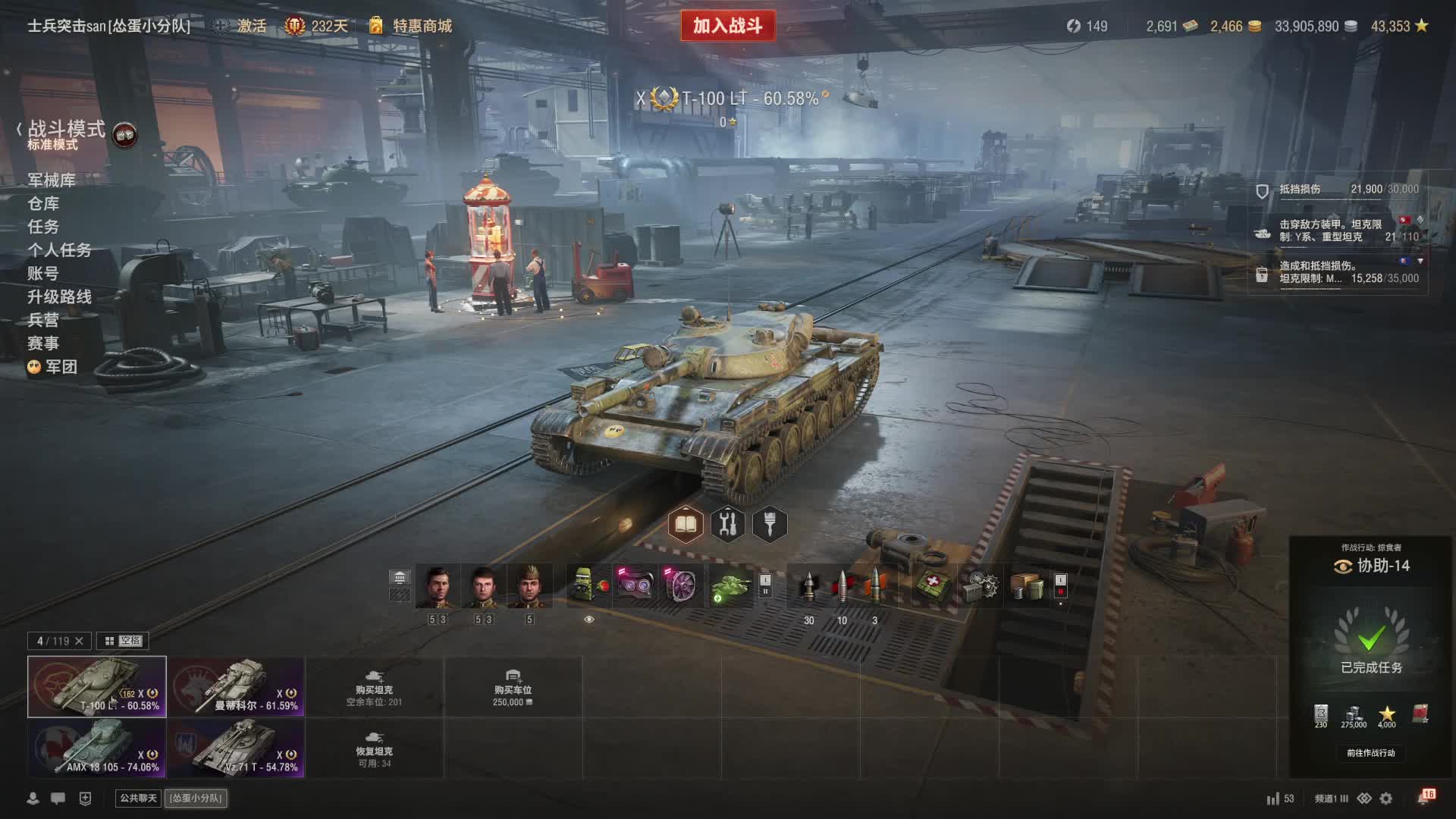Click 恢复坦克 restore tank tile

coord(374,748)
